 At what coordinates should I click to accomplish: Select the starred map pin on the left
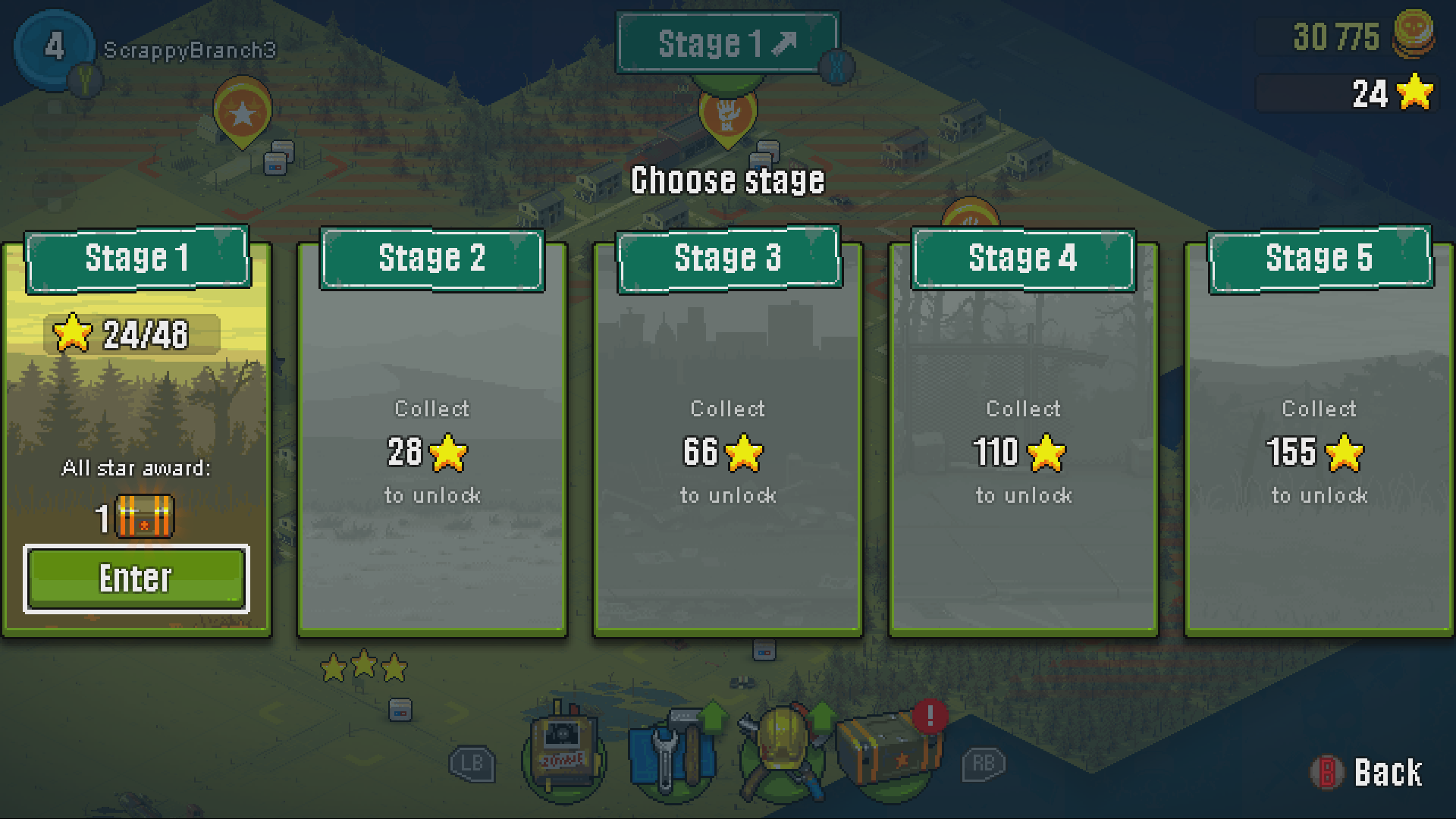[x=241, y=114]
